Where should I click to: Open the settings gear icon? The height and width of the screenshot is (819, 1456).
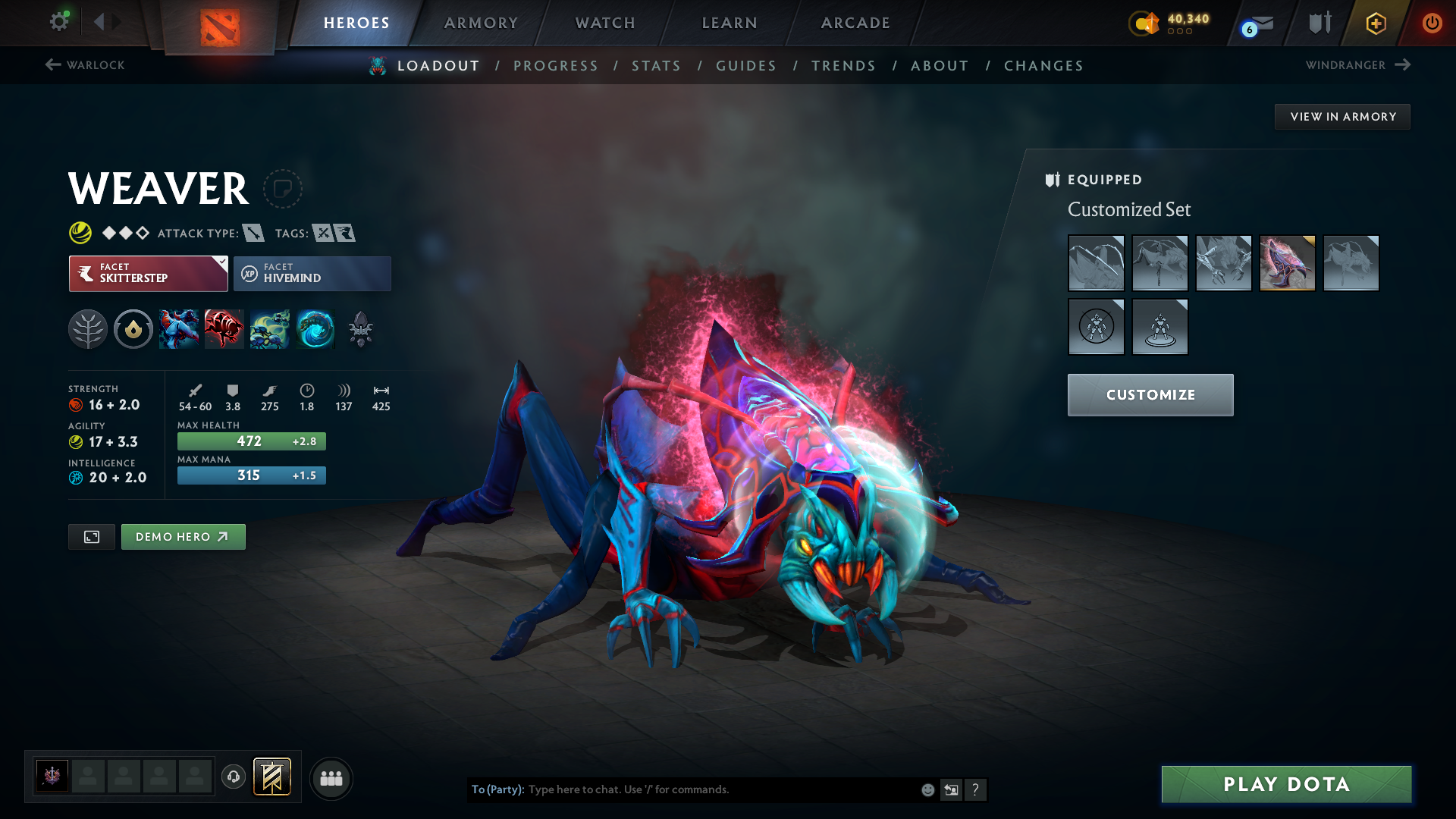point(58,21)
